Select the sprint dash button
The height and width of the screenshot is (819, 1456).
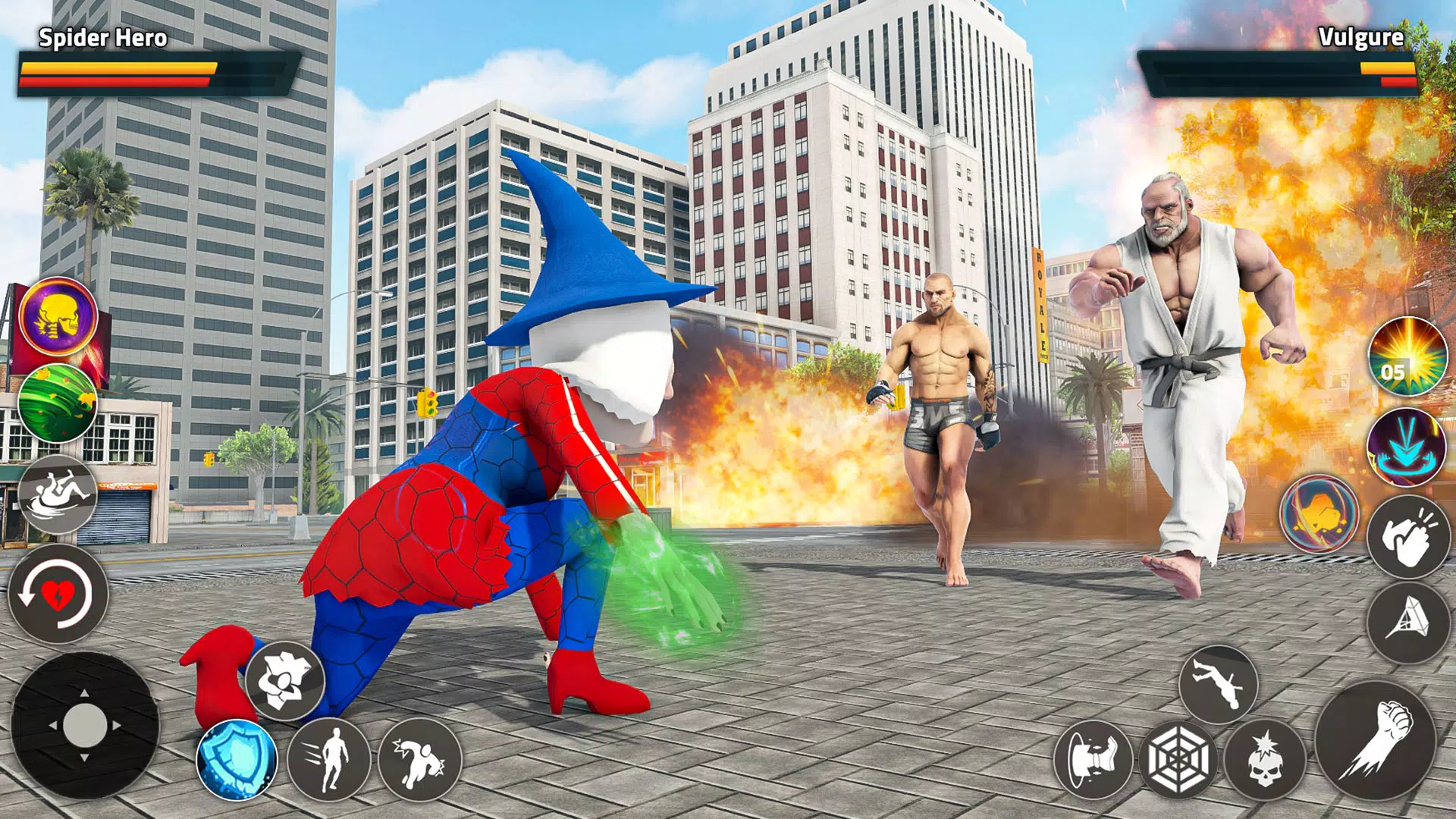[329, 759]
